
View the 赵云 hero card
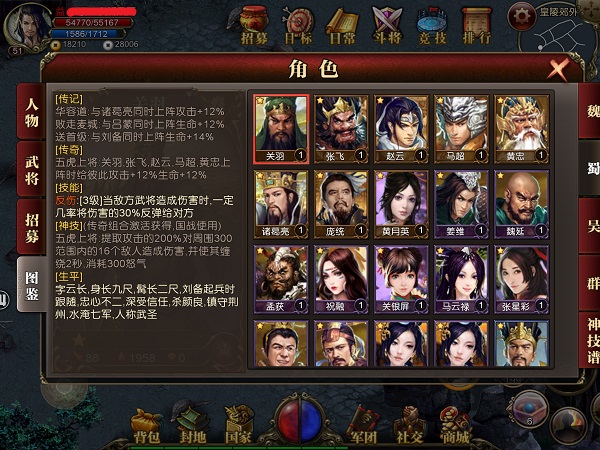click(x=400, y=129)
